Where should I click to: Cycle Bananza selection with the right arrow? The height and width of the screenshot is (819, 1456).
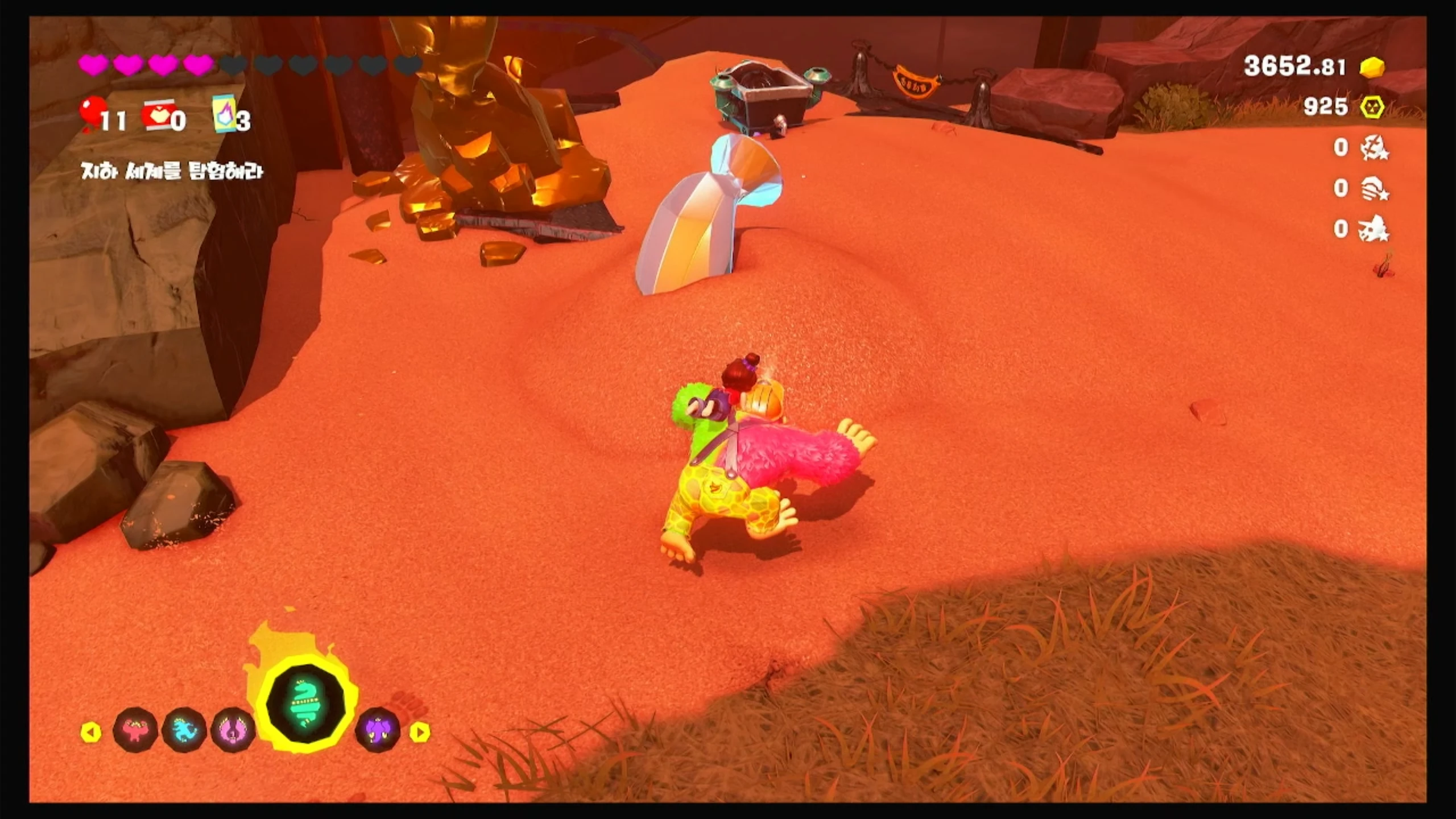point(420,732)
